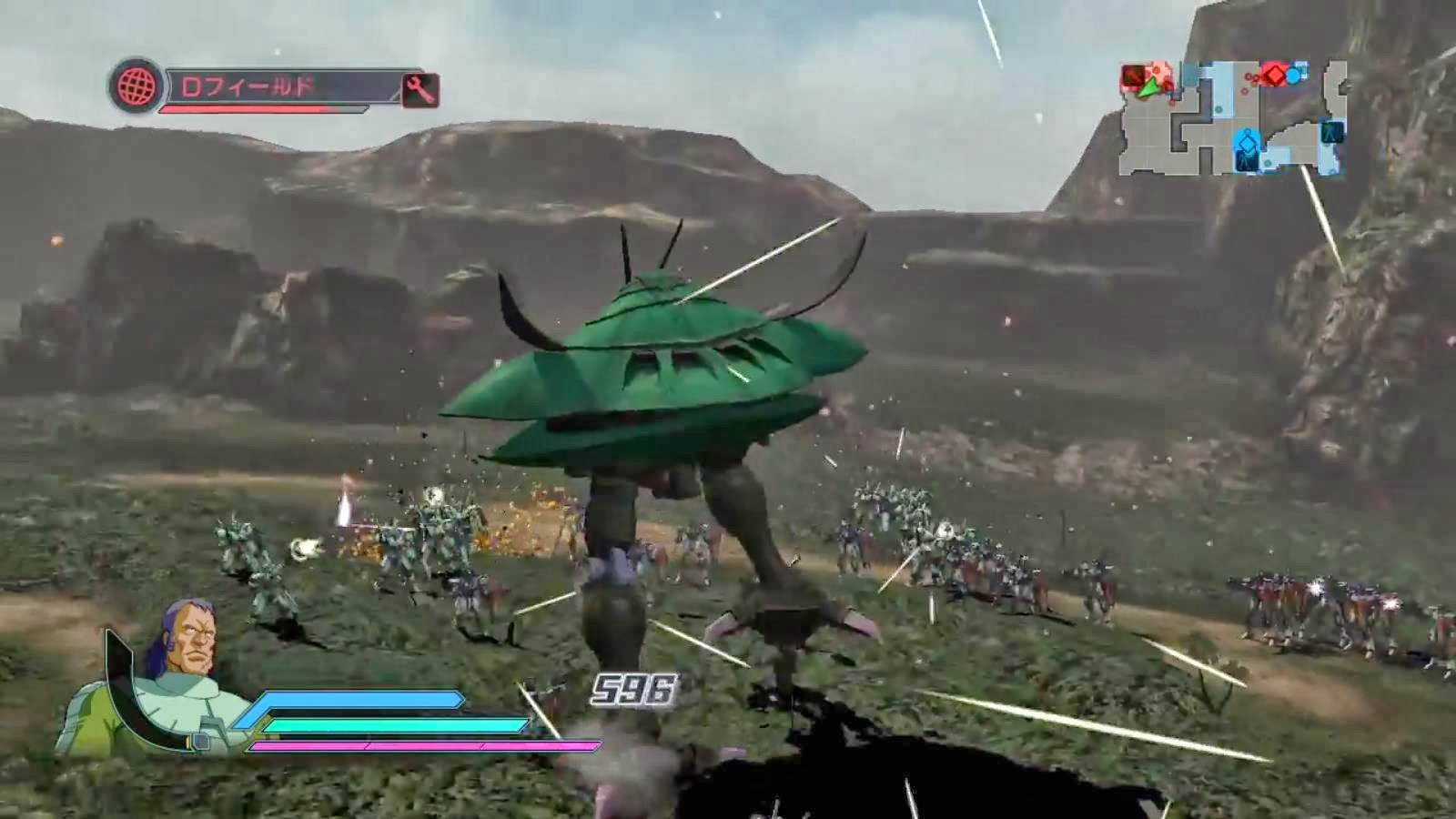Open the Dフィールド enemy name panel
The image size is (1456, 819).
coord(264,86)
